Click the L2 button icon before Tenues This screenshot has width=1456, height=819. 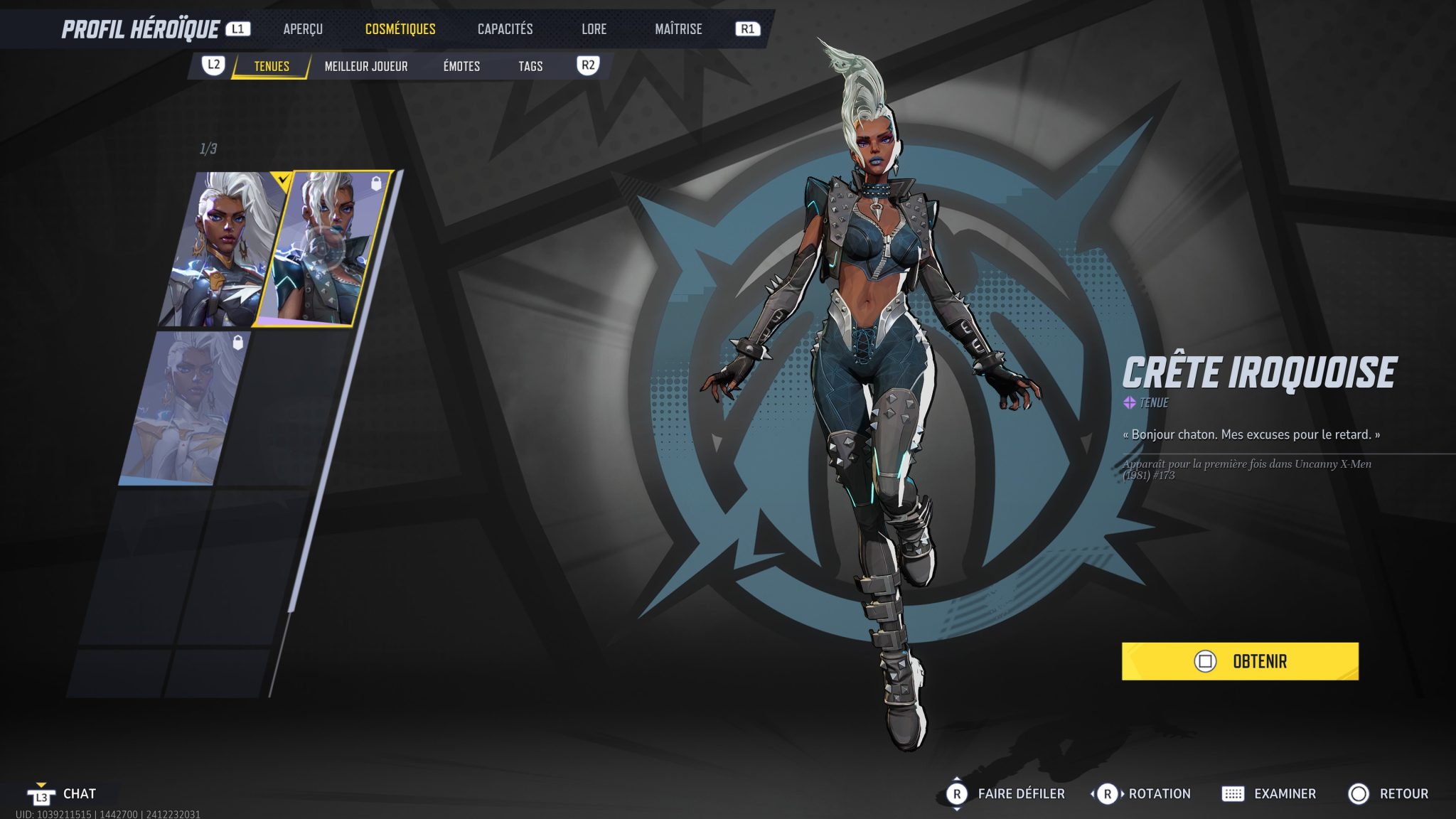point(213,65)
